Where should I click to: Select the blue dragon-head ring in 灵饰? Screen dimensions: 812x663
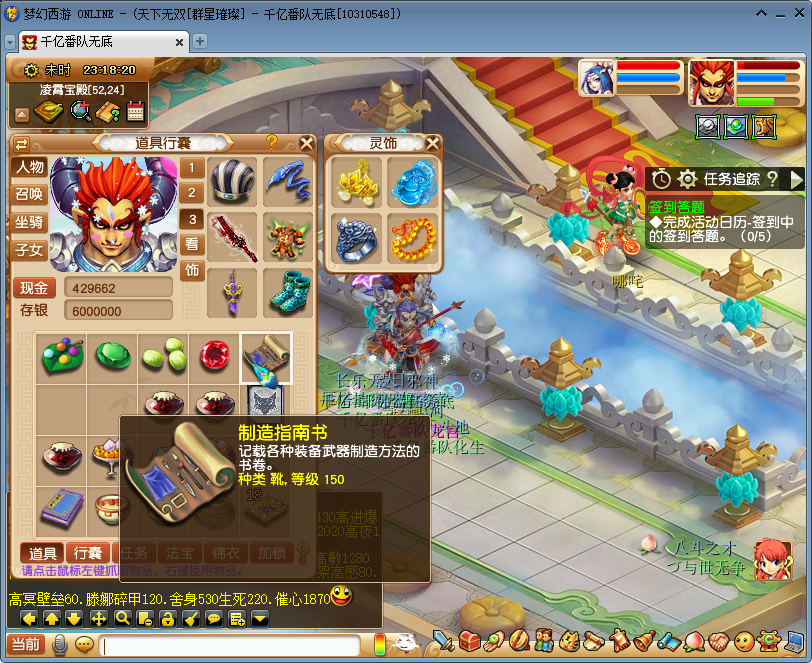[354, 239]
